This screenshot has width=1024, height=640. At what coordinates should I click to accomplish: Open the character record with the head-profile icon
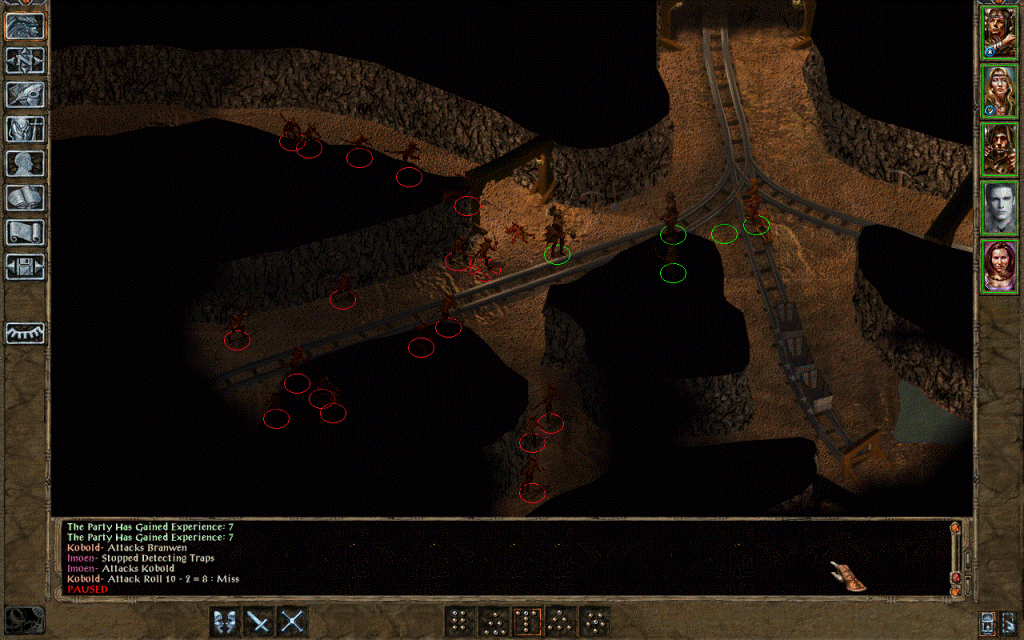coord(24,163)
